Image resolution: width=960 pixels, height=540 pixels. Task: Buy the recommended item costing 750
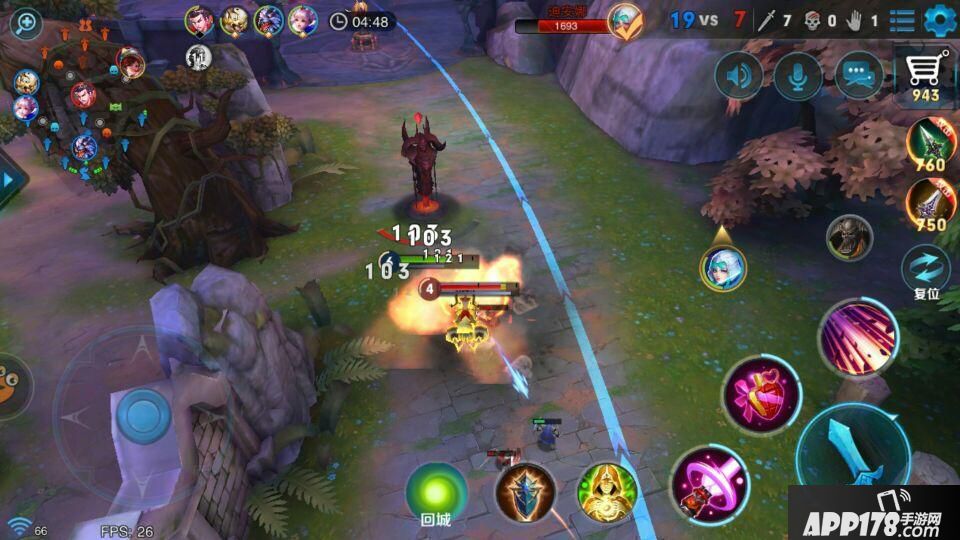pos(930,205)
